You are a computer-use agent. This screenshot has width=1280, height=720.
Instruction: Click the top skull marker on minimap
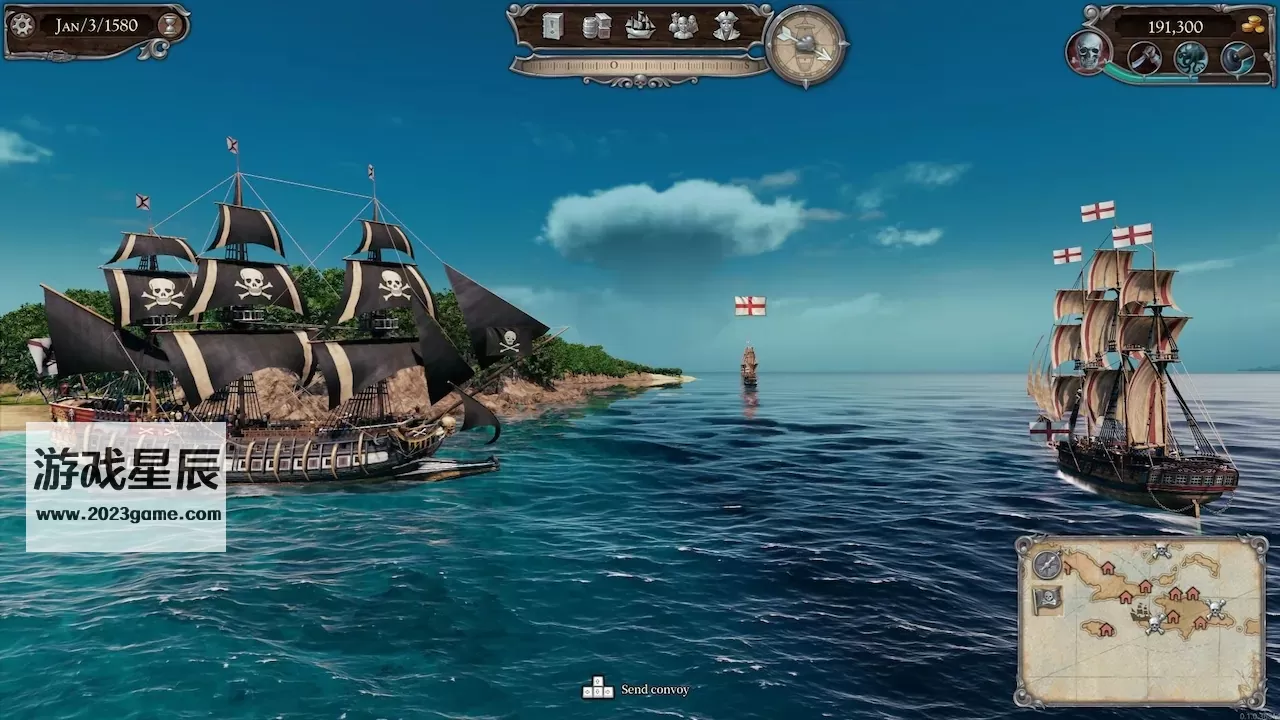(x=1160, y=550)
